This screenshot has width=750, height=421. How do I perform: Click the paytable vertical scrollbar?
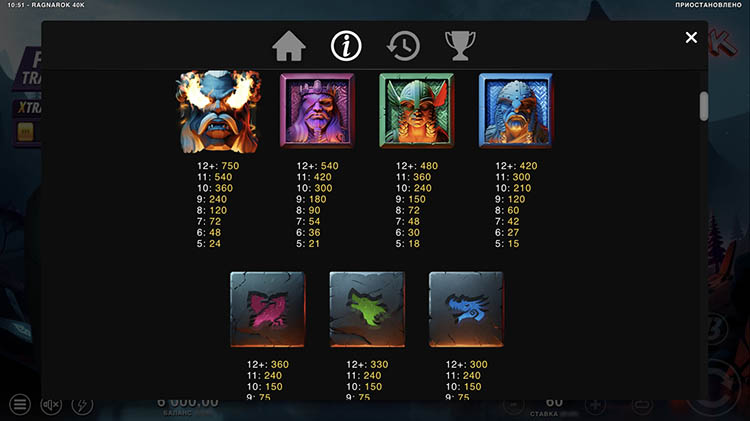coord(704,106)
